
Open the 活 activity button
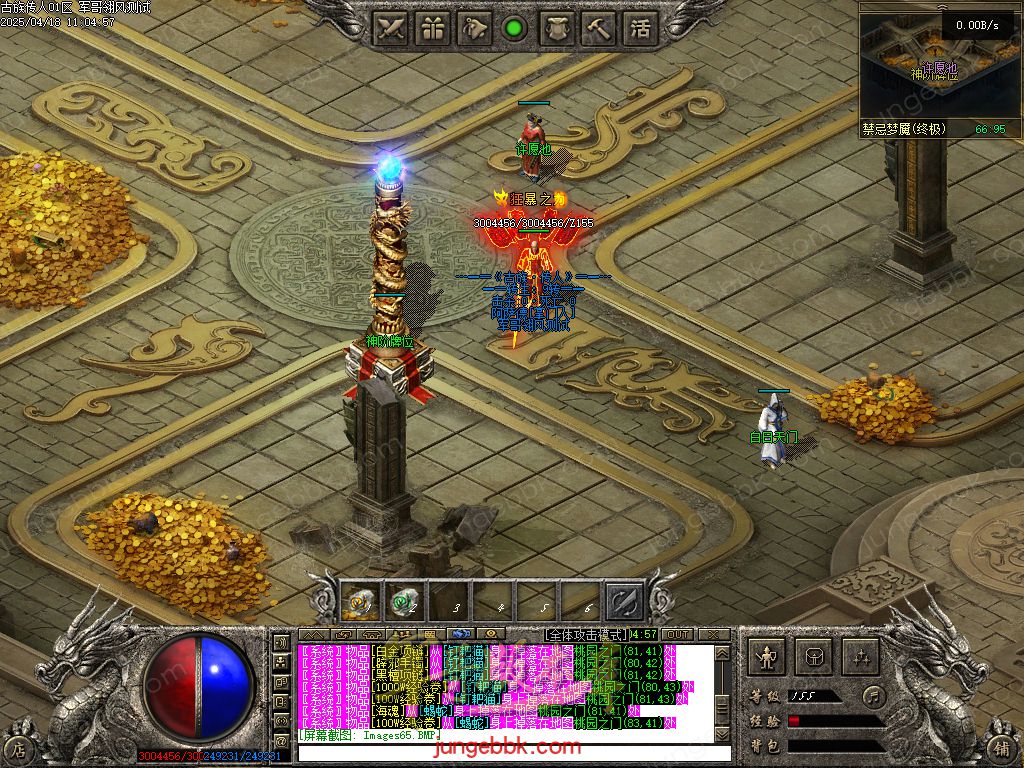coord(639,28)
